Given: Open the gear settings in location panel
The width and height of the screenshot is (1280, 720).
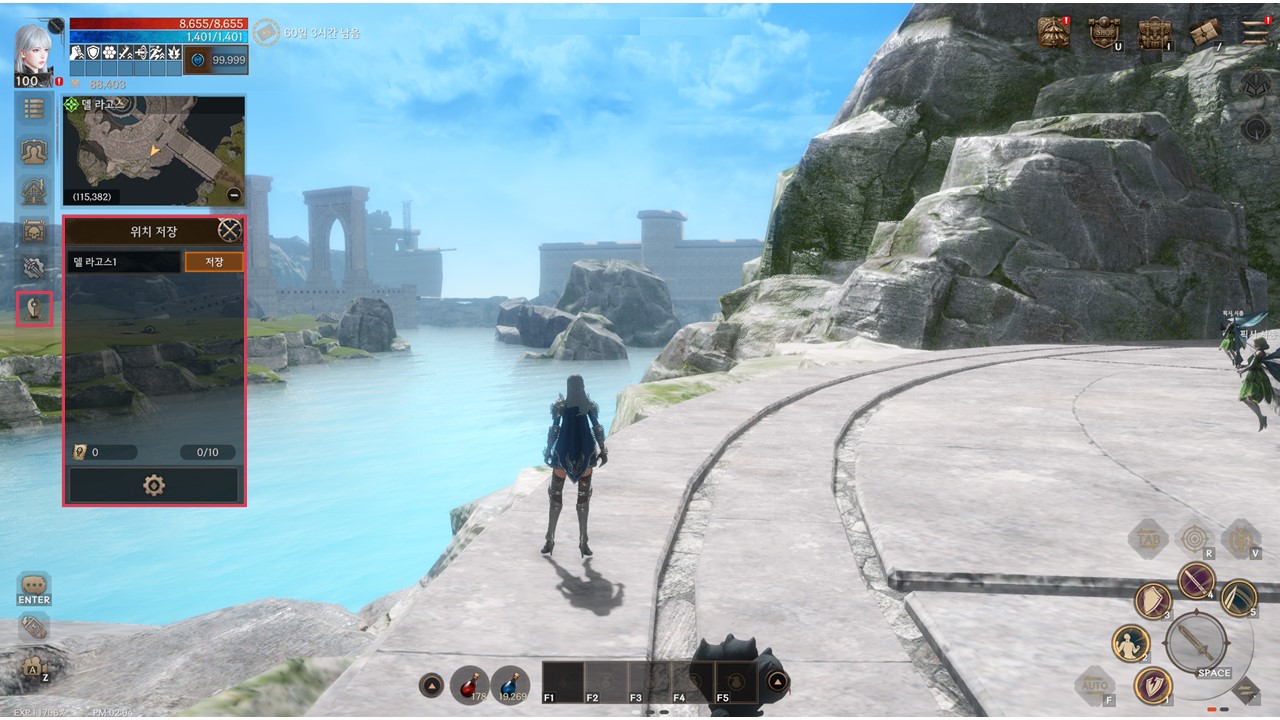Looking at the screenshot, I should coord(154,486).
